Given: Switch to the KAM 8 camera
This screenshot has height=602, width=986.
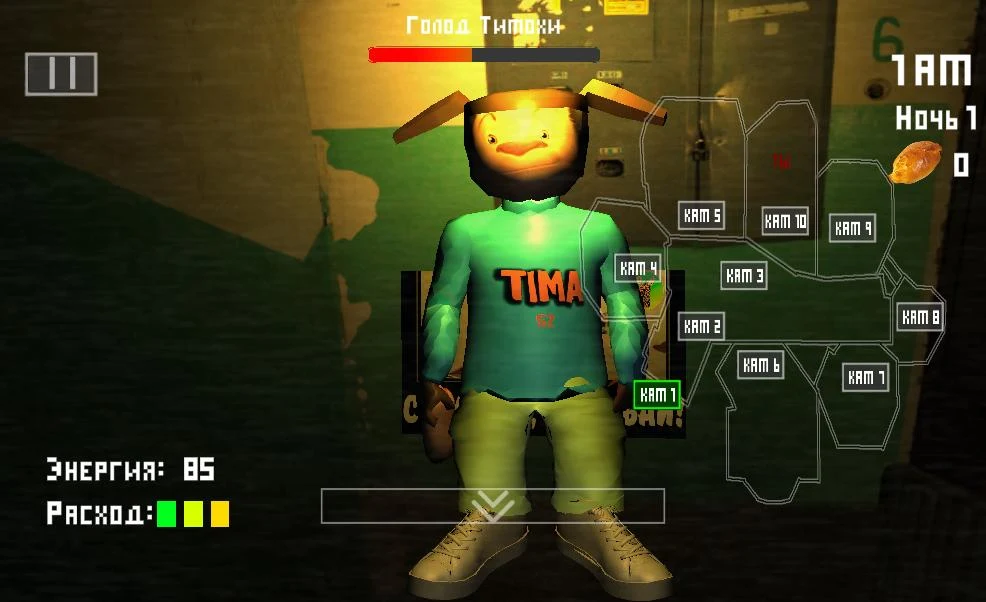Looking at the screenshot, I should coord(920,317).
